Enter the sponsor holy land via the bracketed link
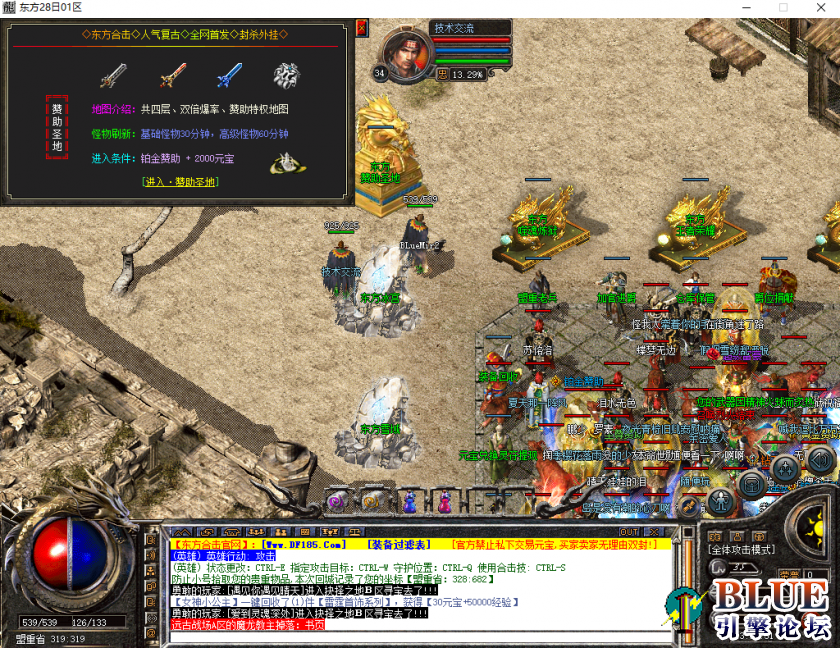The width and height of the screenshot is (840, 648). click(179, 181)
